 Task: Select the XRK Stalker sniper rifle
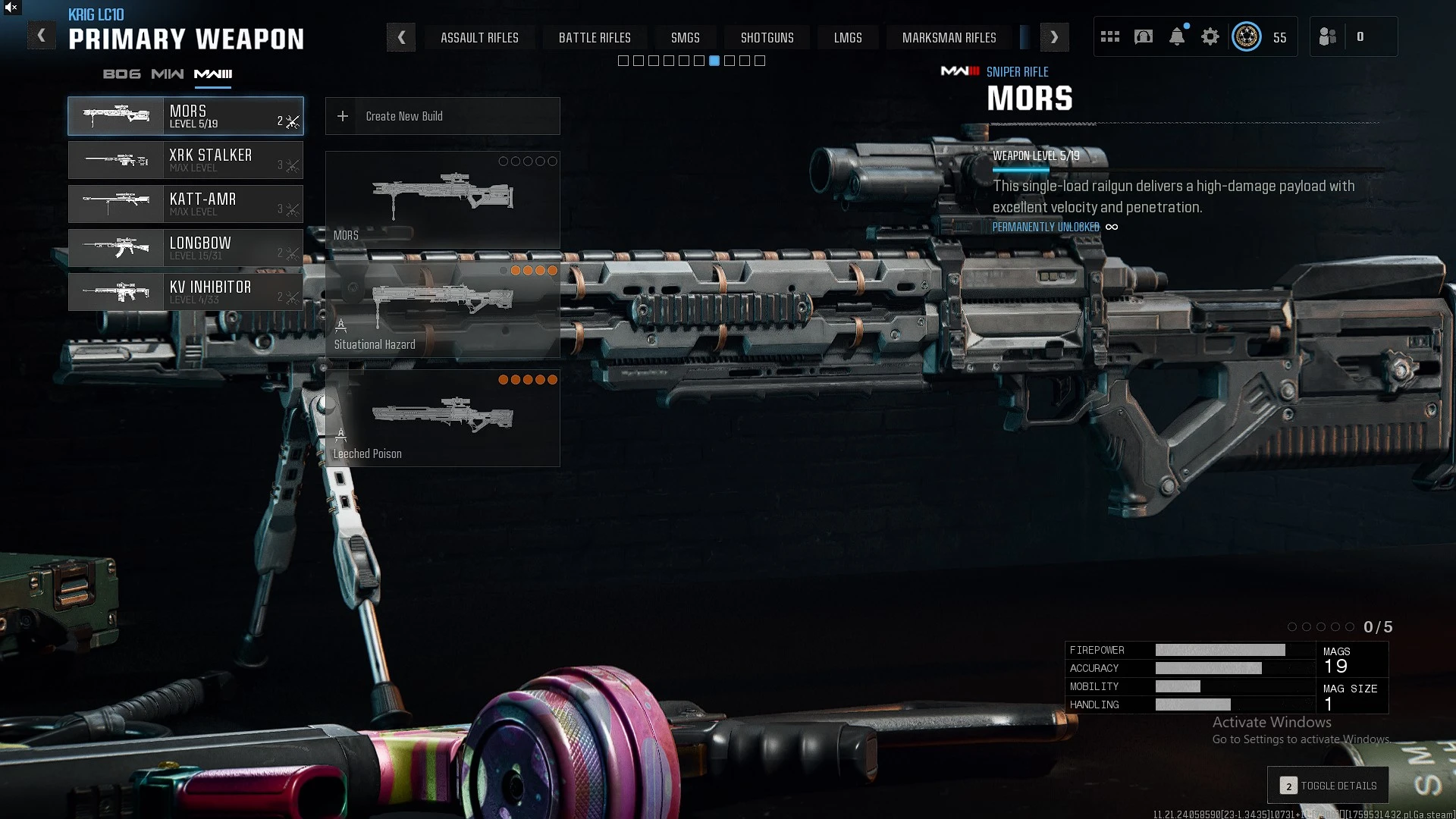click(x=186, y=160)
